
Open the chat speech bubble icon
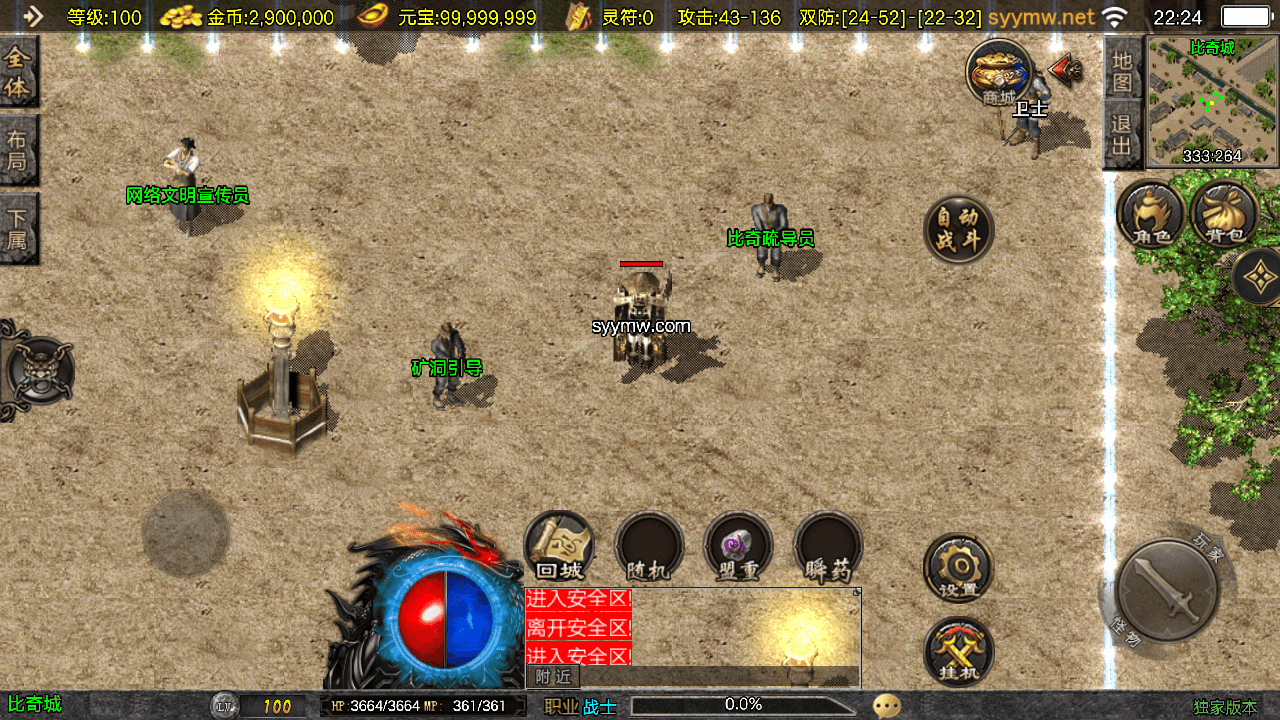click(x=886, y=706)
